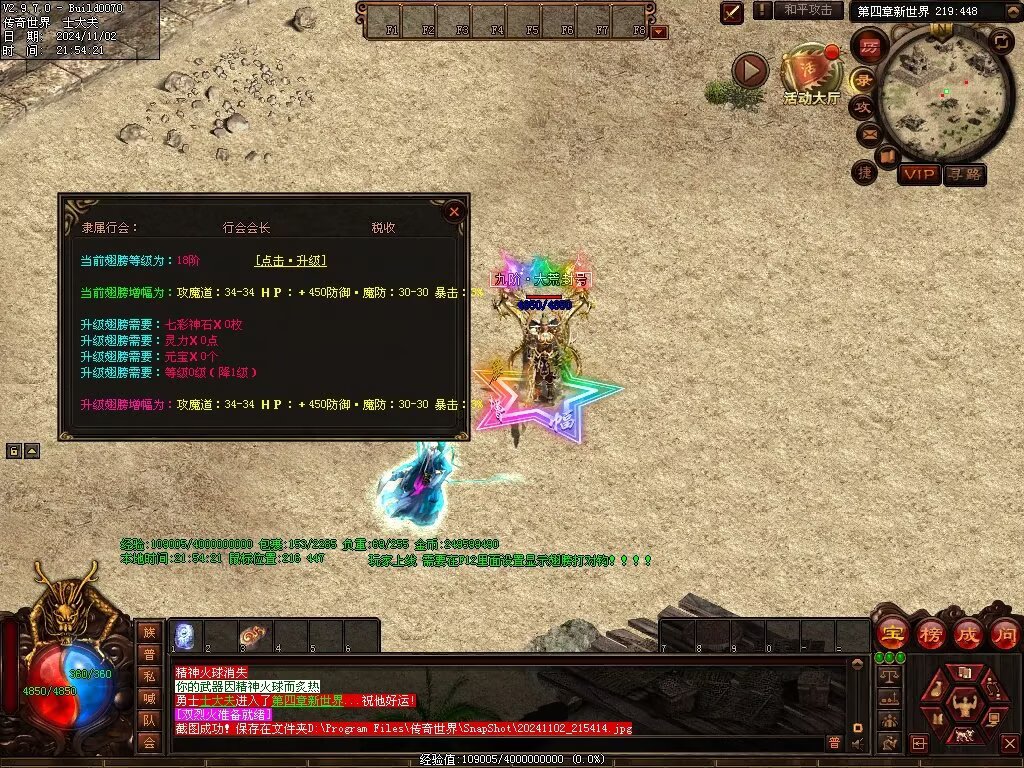Open the 成 achievements button
1024x768 pixels.
pyautogui.click(x=967, y=633)
